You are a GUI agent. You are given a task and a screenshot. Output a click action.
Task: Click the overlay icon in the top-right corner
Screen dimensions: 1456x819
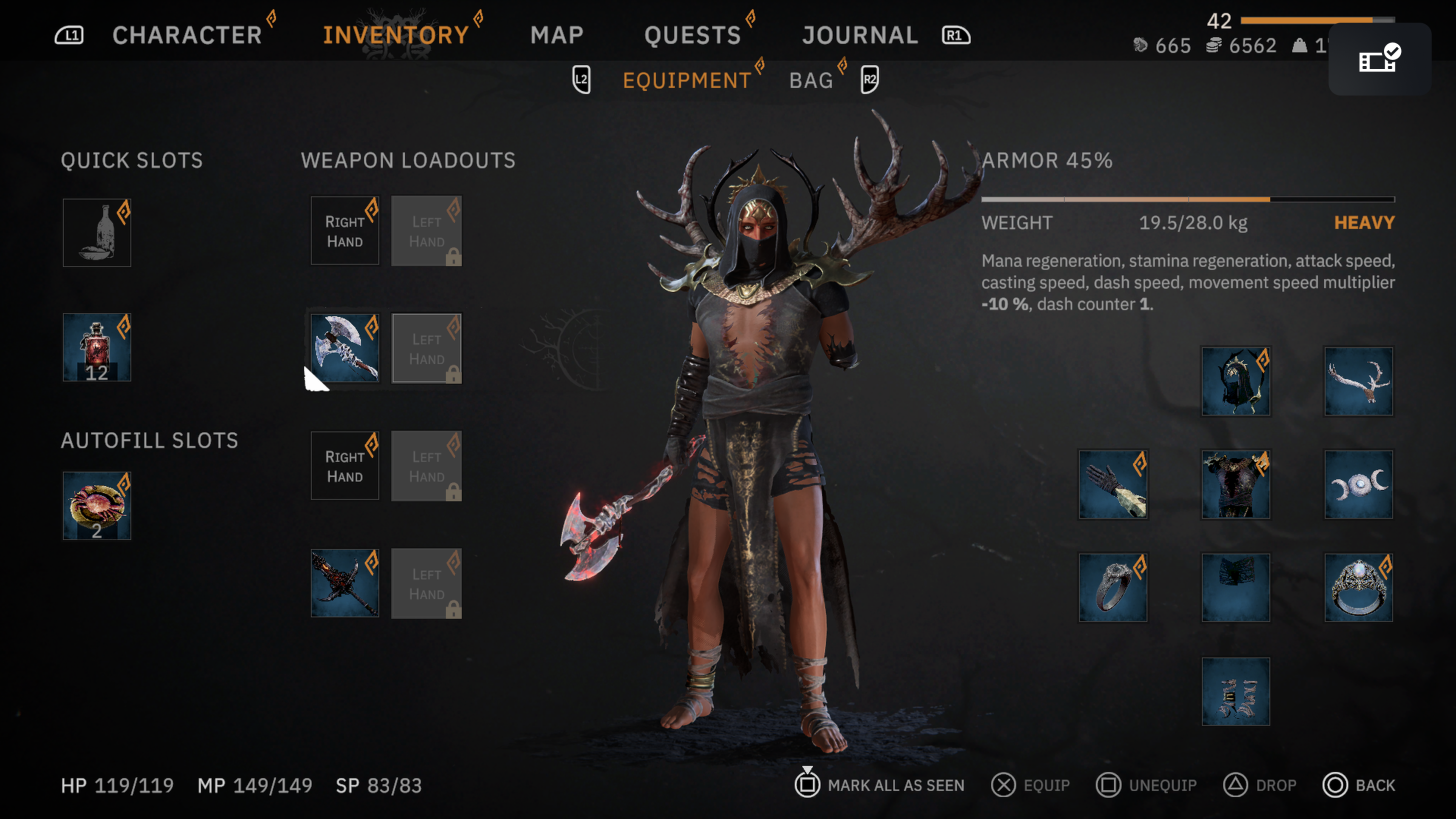point(1380,59)
